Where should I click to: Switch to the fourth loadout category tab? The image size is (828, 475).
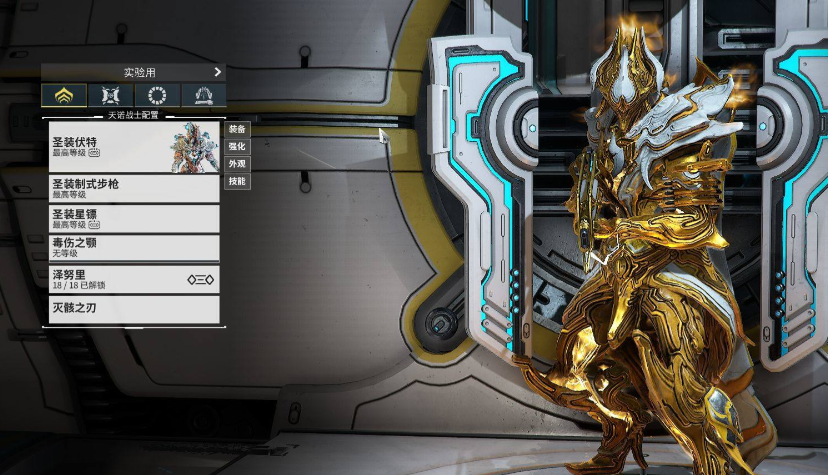(x=202, y=95)
